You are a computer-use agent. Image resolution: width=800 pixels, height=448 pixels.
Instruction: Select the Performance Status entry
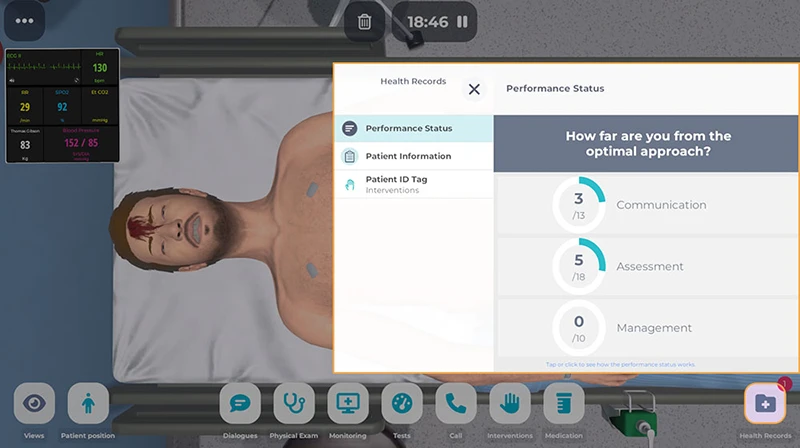point(413,128)
